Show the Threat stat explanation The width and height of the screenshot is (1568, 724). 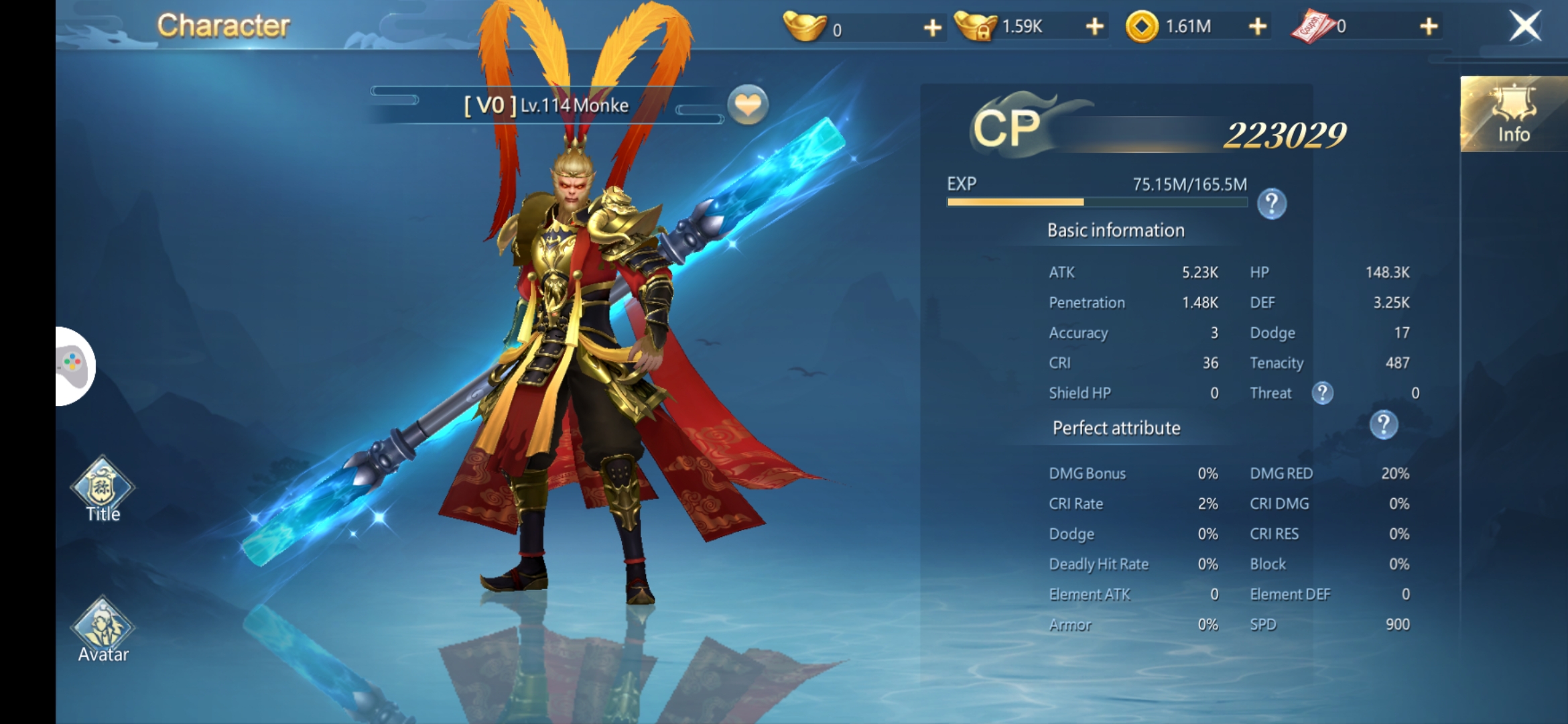coord(1322,393)
